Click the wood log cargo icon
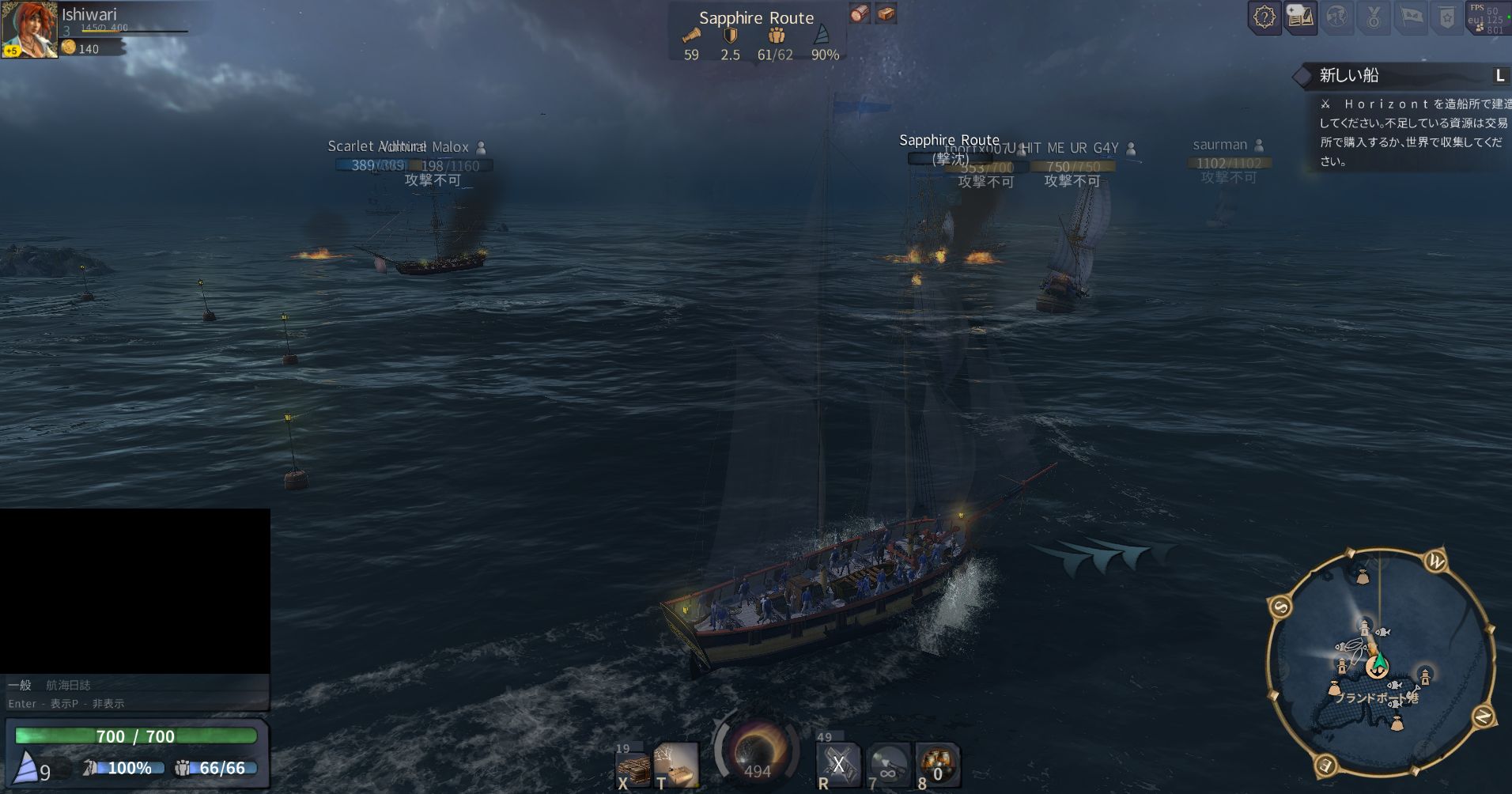 pos(860,13)
